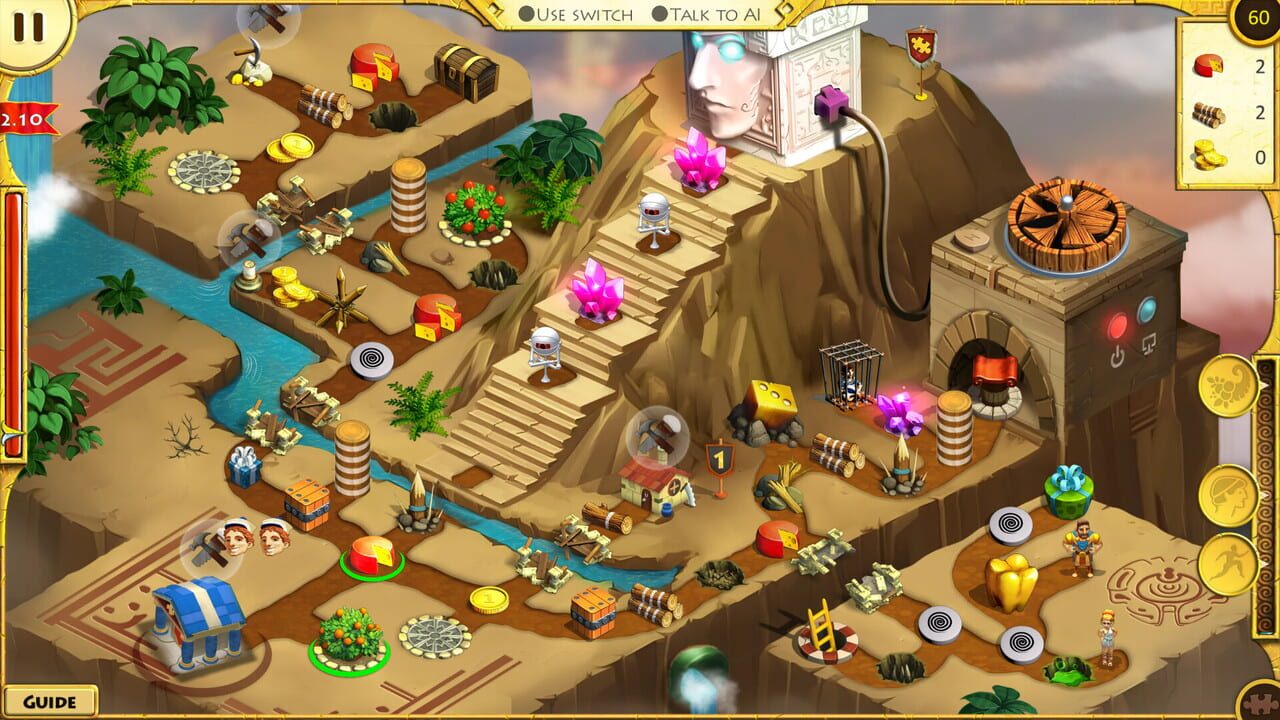The height and width of the screenshot is (720, 1280).
Task: Select the 60-second timer counter
Action: pos(1256,16)
